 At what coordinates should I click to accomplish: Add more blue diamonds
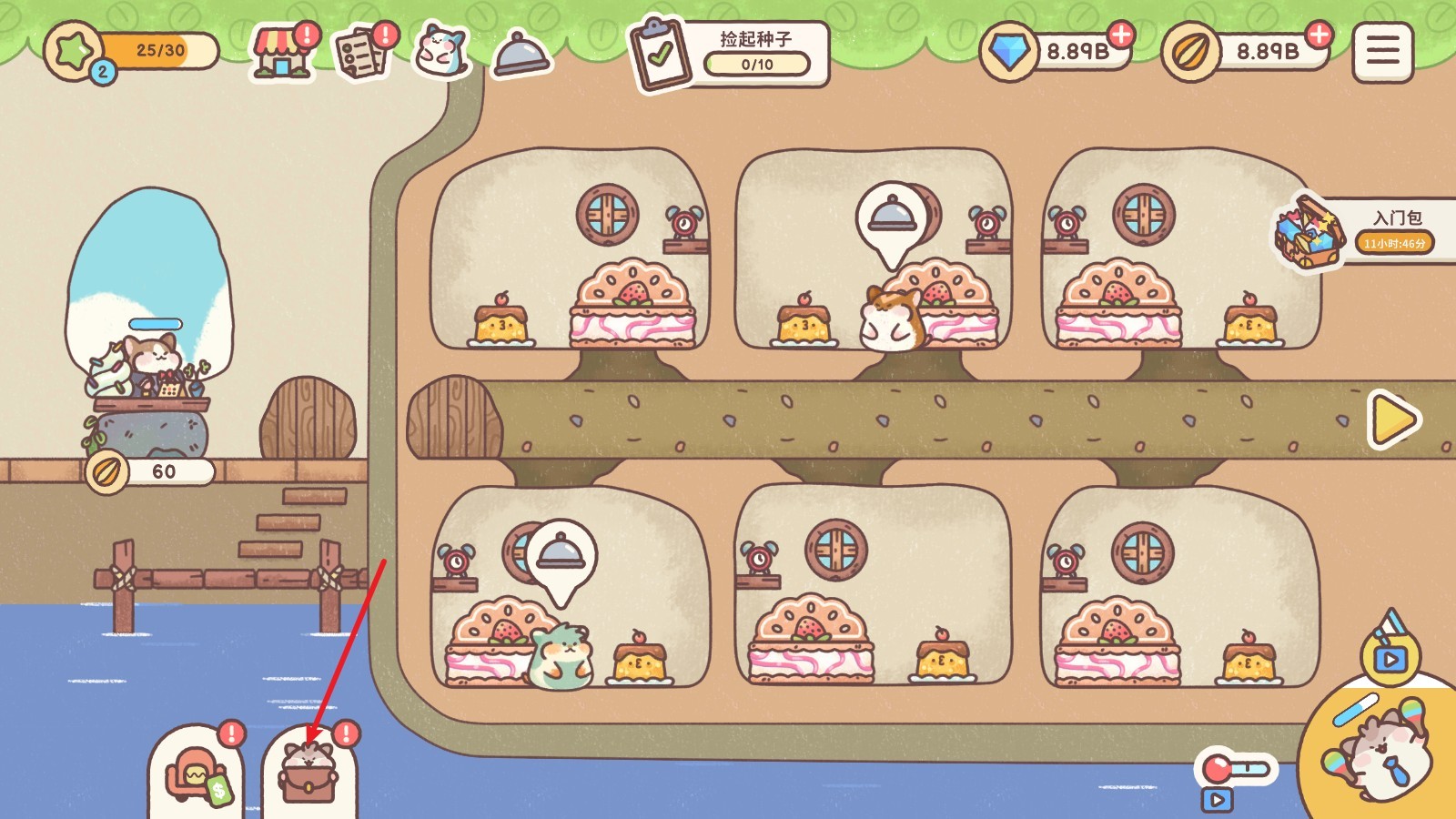click(x=1121, y=35)
